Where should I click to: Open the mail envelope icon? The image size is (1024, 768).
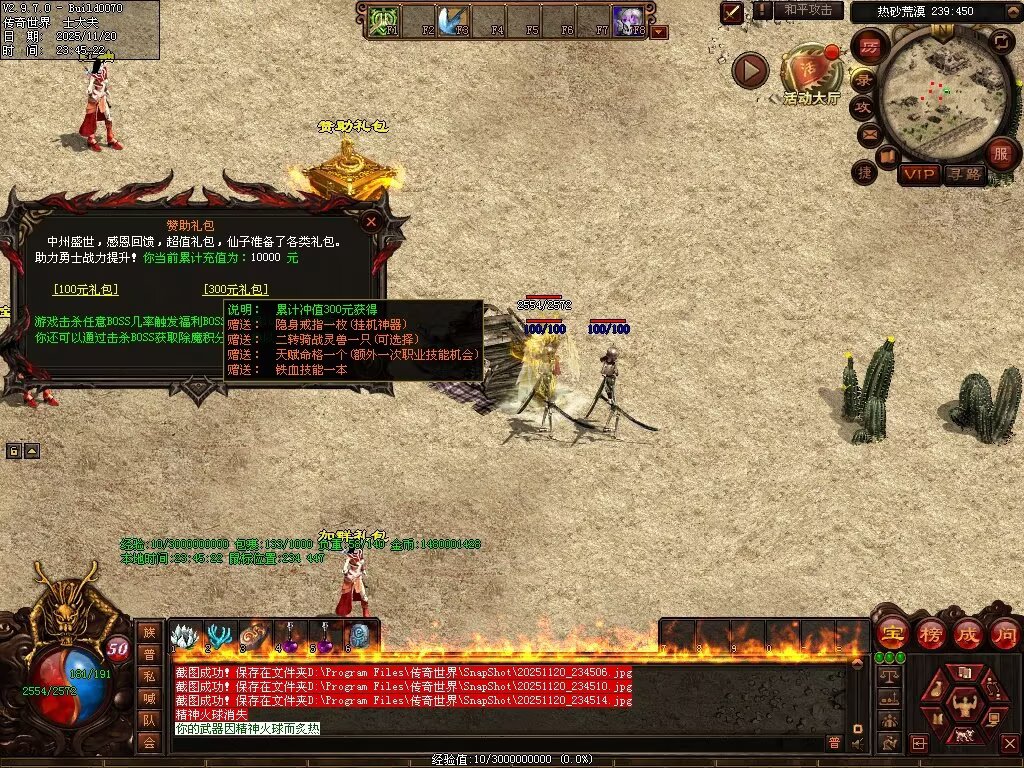869,132
